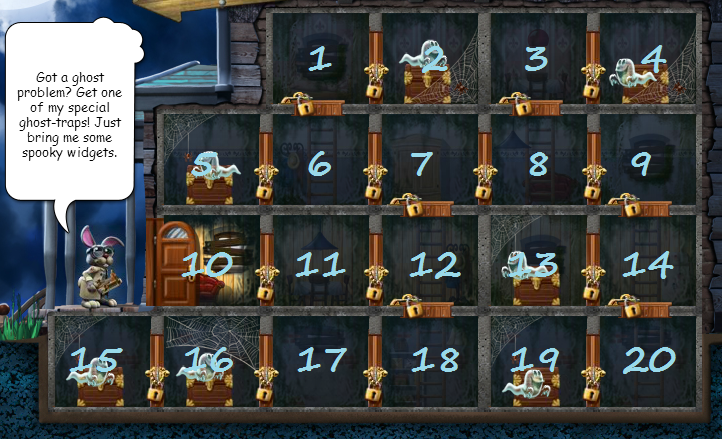
Task: Enter level 8 room
Action: coord(538,162)
